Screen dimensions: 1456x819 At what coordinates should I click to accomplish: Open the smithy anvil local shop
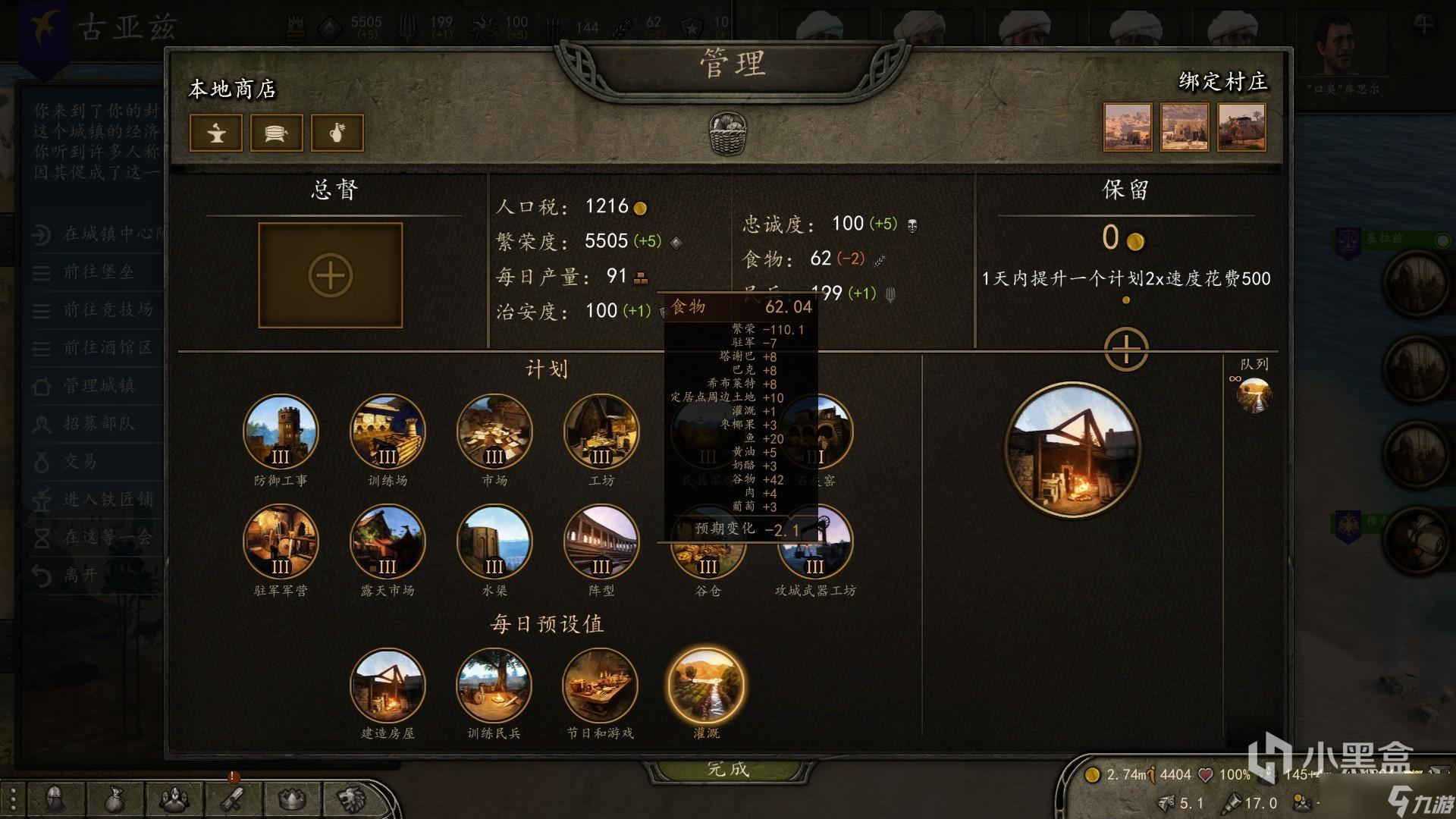216,133
